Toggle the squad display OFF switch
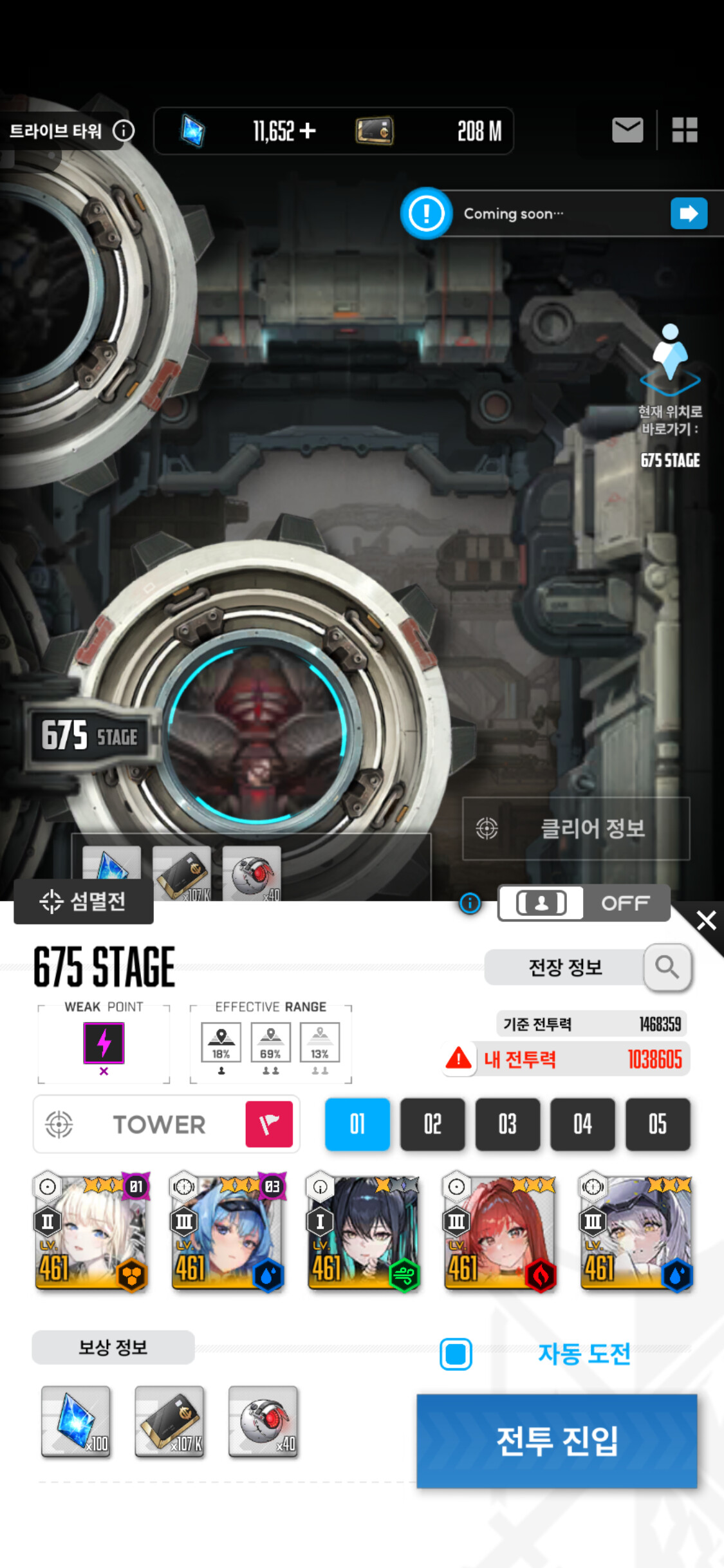The width and height of the screenshot is (724, 1568). 584,903
